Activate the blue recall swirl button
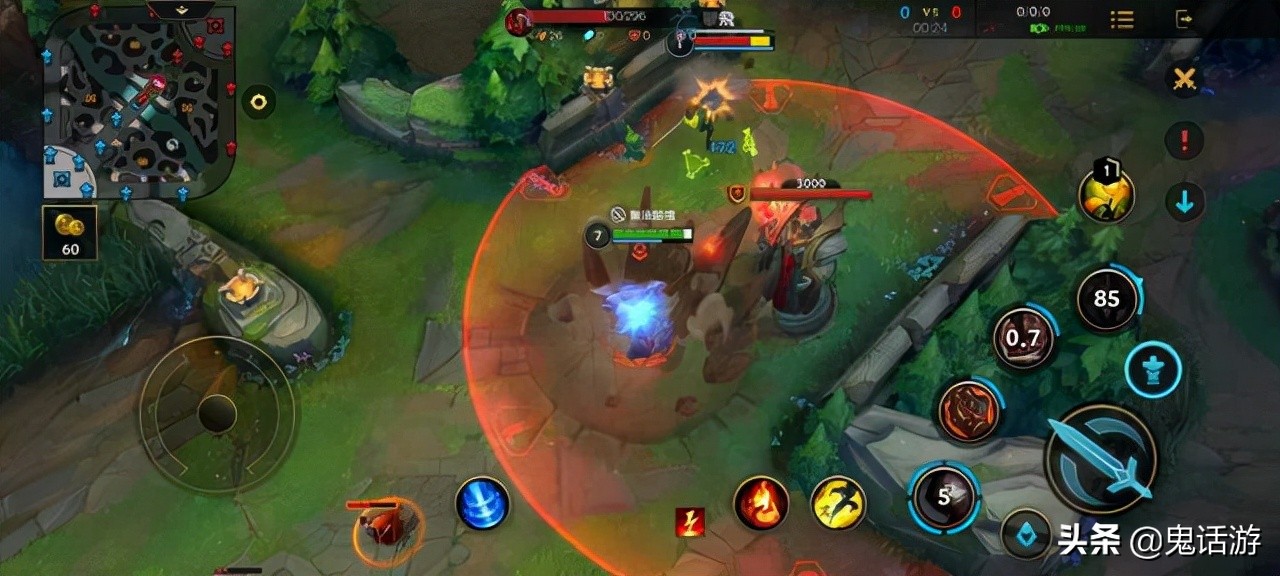This screenshot has height=576, width=1280. 483,503
